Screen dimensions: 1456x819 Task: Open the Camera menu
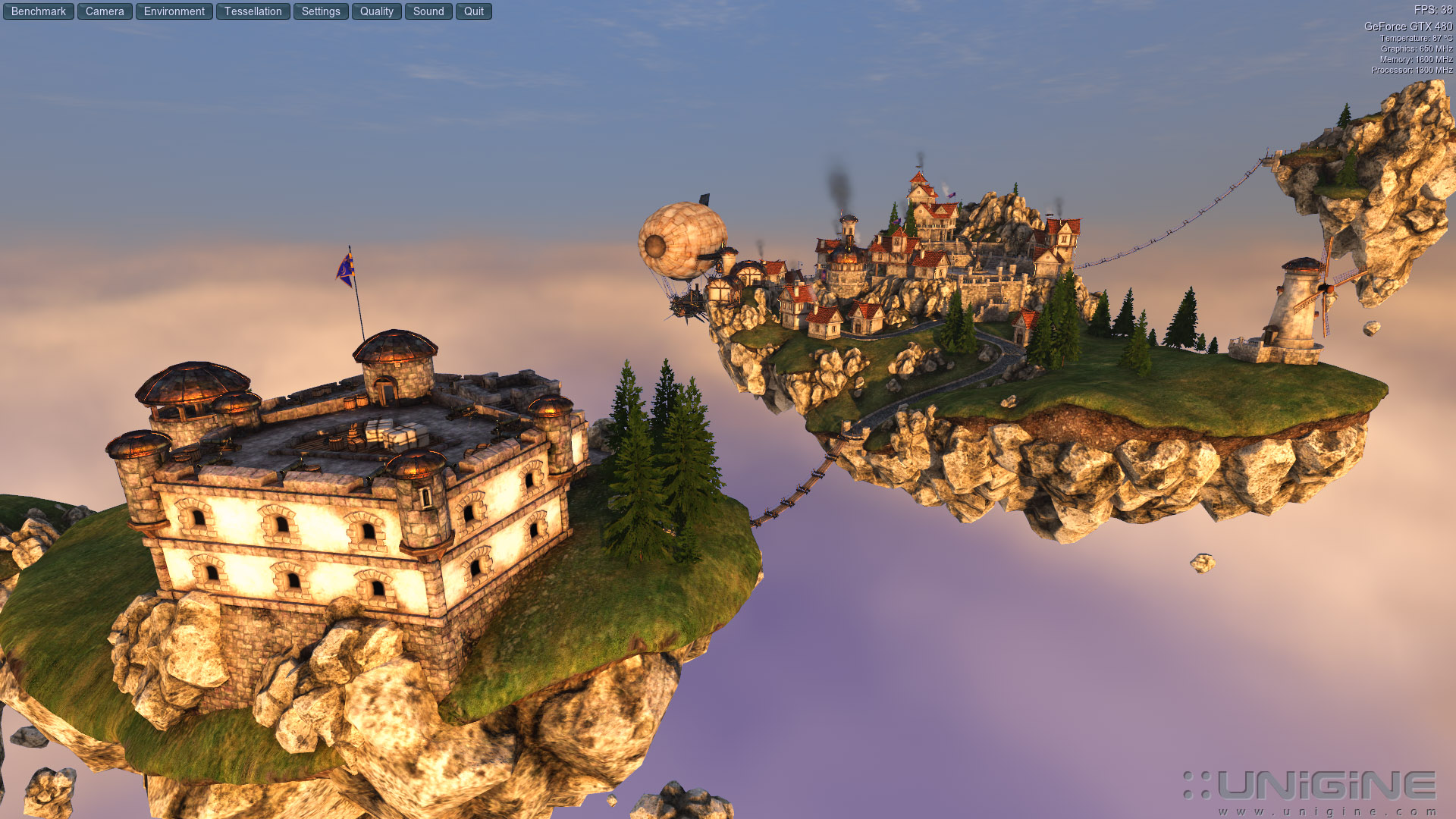point(105,11)
